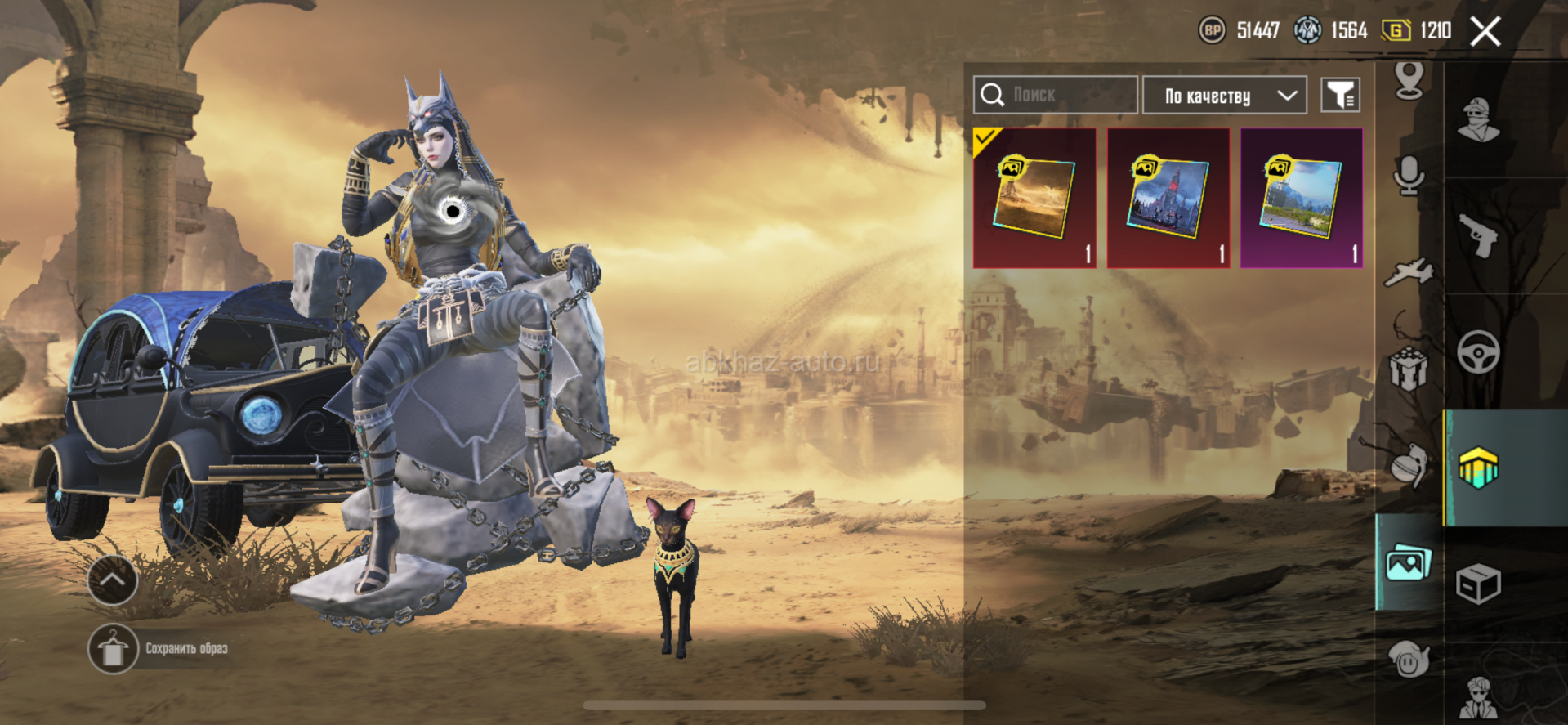Close the inventory screen
This screenshot has width=1568, height=725.
[x=1485, y=32]
